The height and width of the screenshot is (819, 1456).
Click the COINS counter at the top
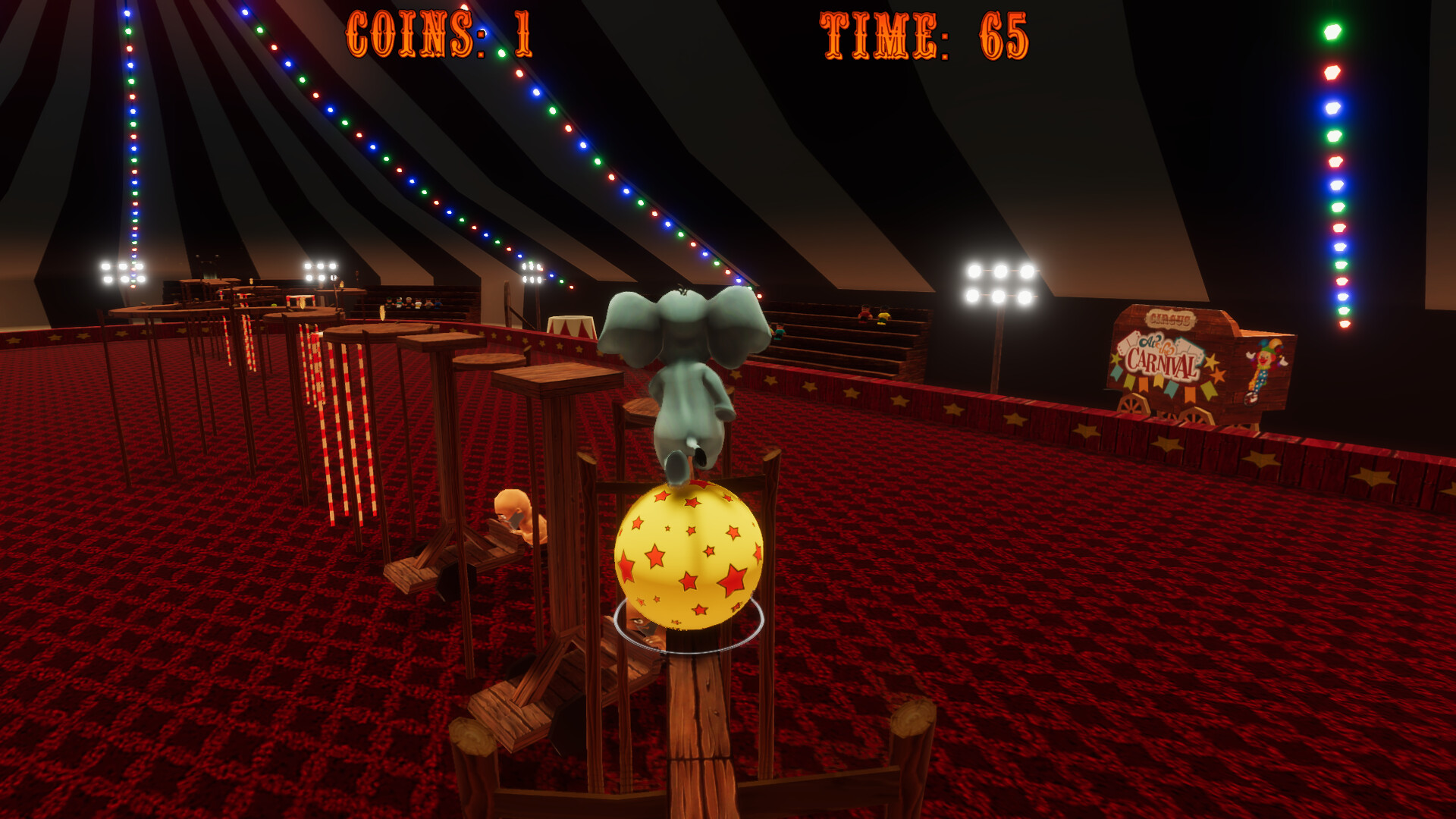pyautogui.click(x=438, y=34)
